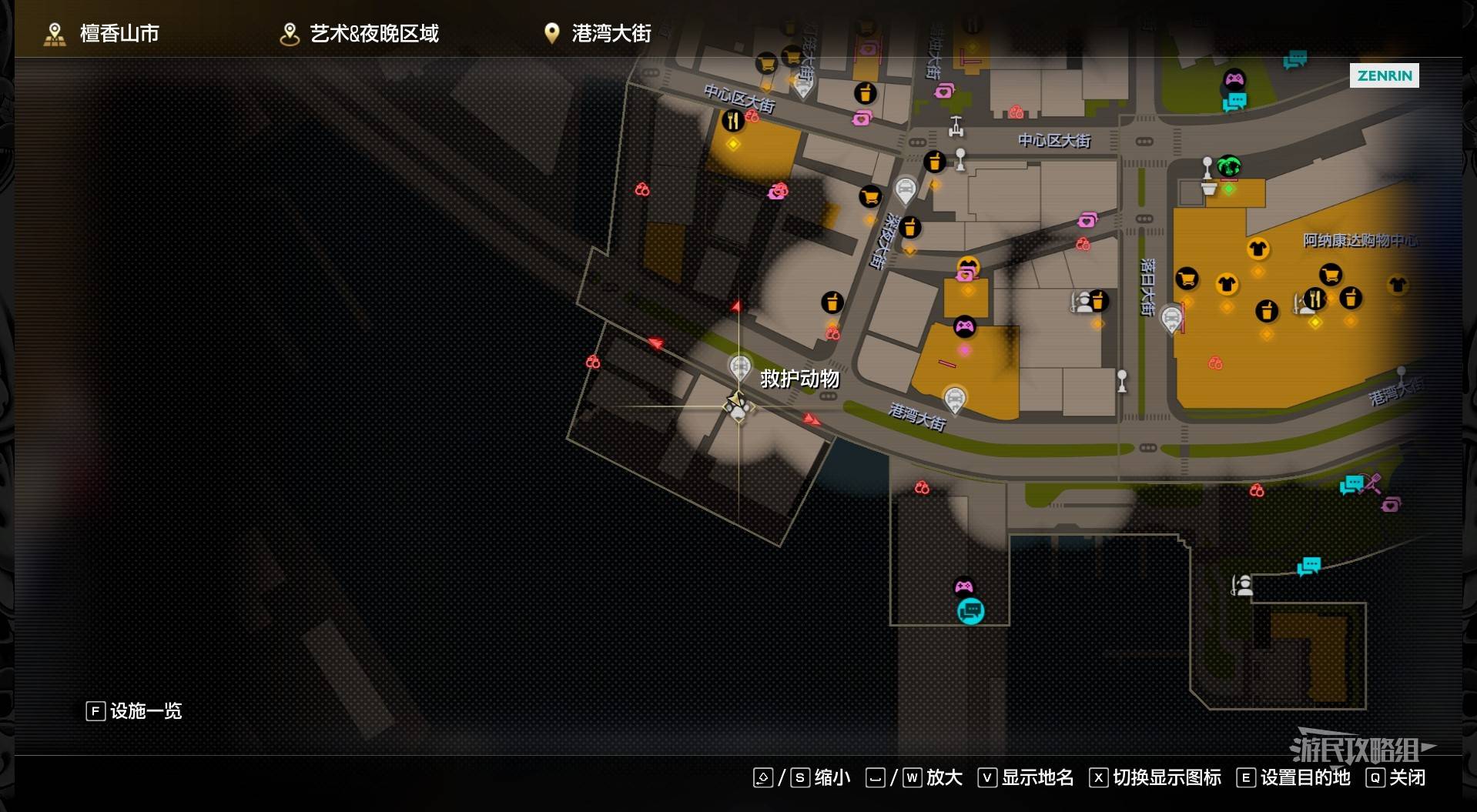Select the player position marker
Screen dimensions: 1477x812
coord(738,406)
